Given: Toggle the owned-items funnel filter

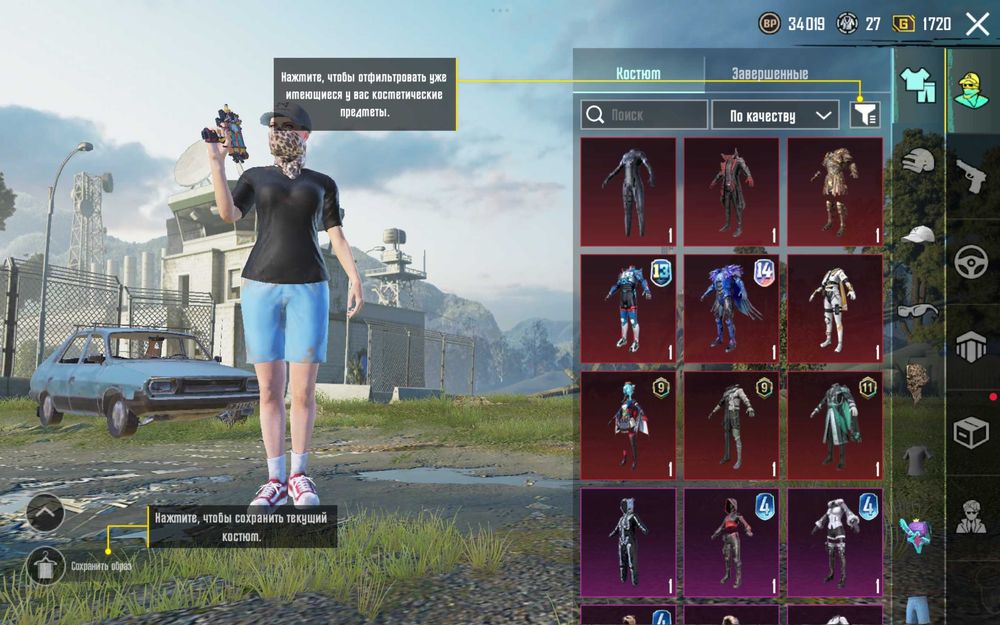Looking at the screenshot, I should click(x=865, y=115).
